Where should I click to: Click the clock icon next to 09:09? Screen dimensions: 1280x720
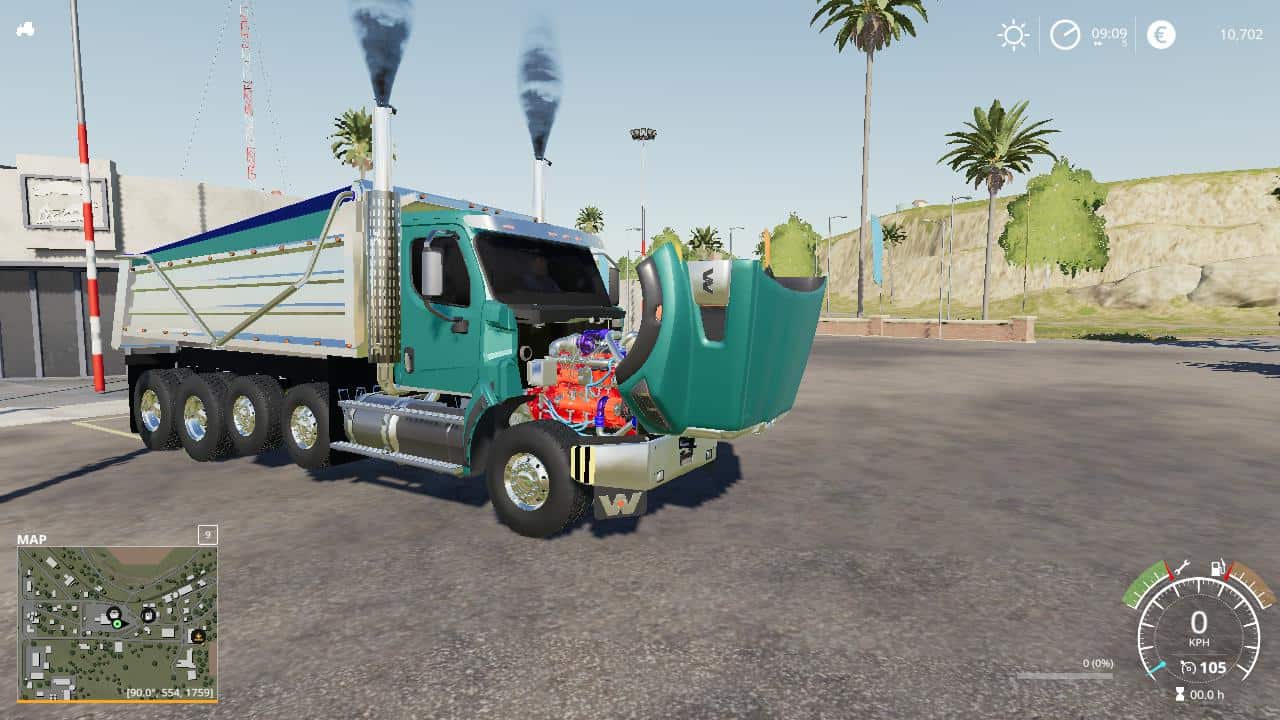(x=1063, y=35)
